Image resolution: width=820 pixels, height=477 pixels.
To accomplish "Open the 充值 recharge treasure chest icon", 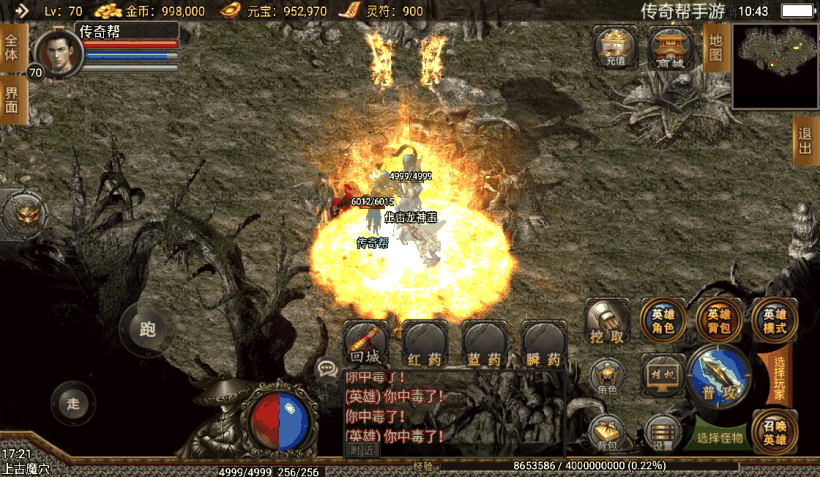I will 615,47.
